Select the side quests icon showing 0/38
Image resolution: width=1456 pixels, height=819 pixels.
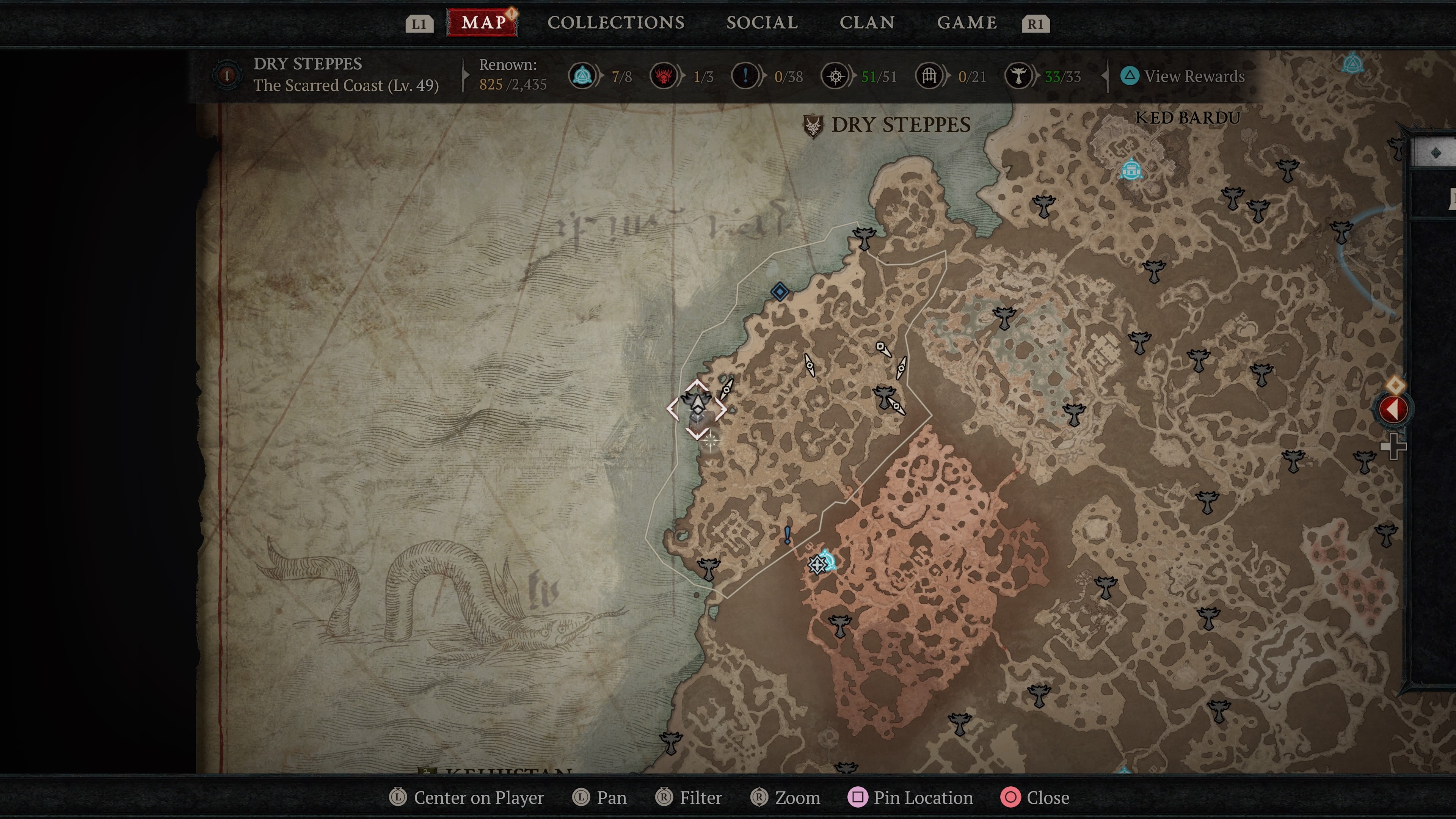pos(745,76)
